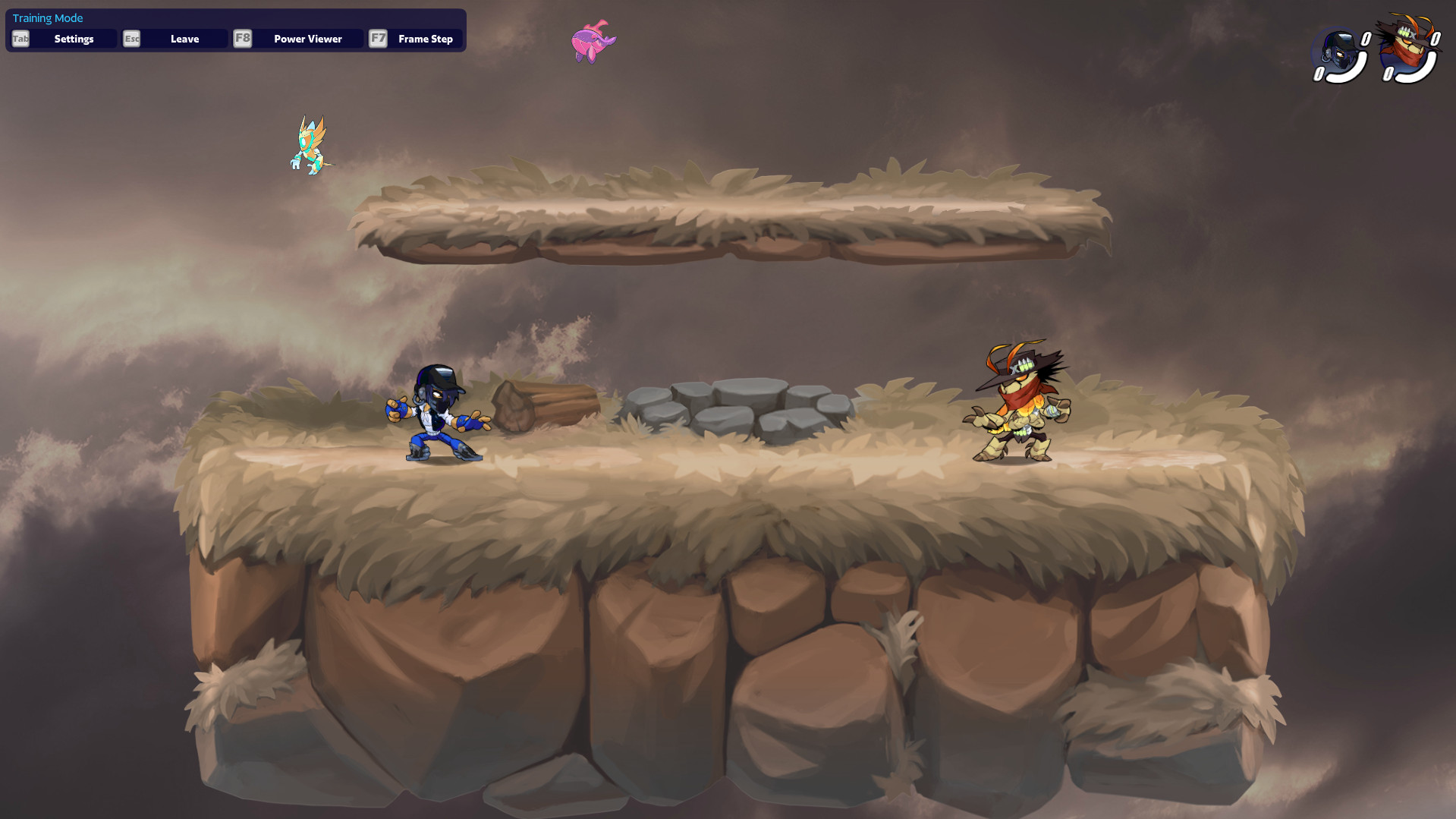This screenshot has width=1456, height=819.
Task: Click the Tab key icon beside Settings
Action: pos(20,39)
